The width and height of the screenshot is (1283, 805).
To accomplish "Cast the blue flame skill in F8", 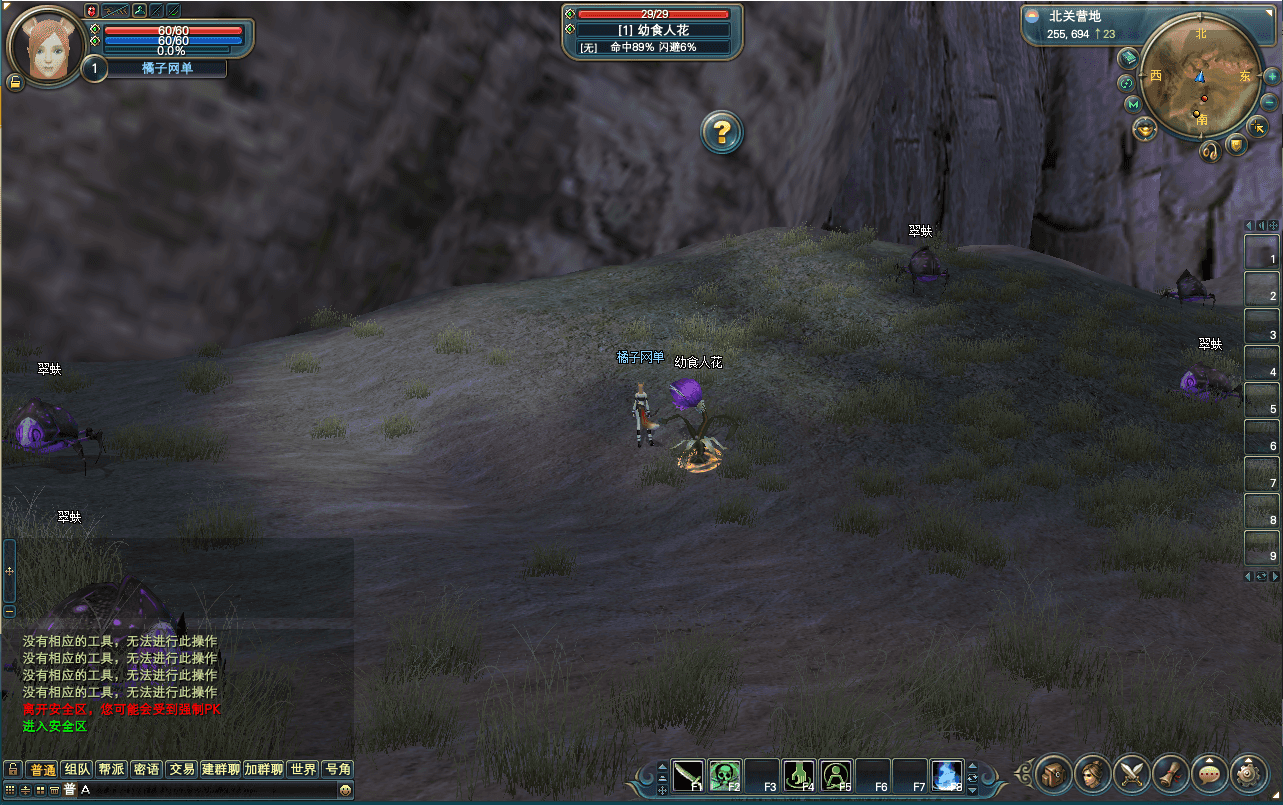I will [946, 776].
